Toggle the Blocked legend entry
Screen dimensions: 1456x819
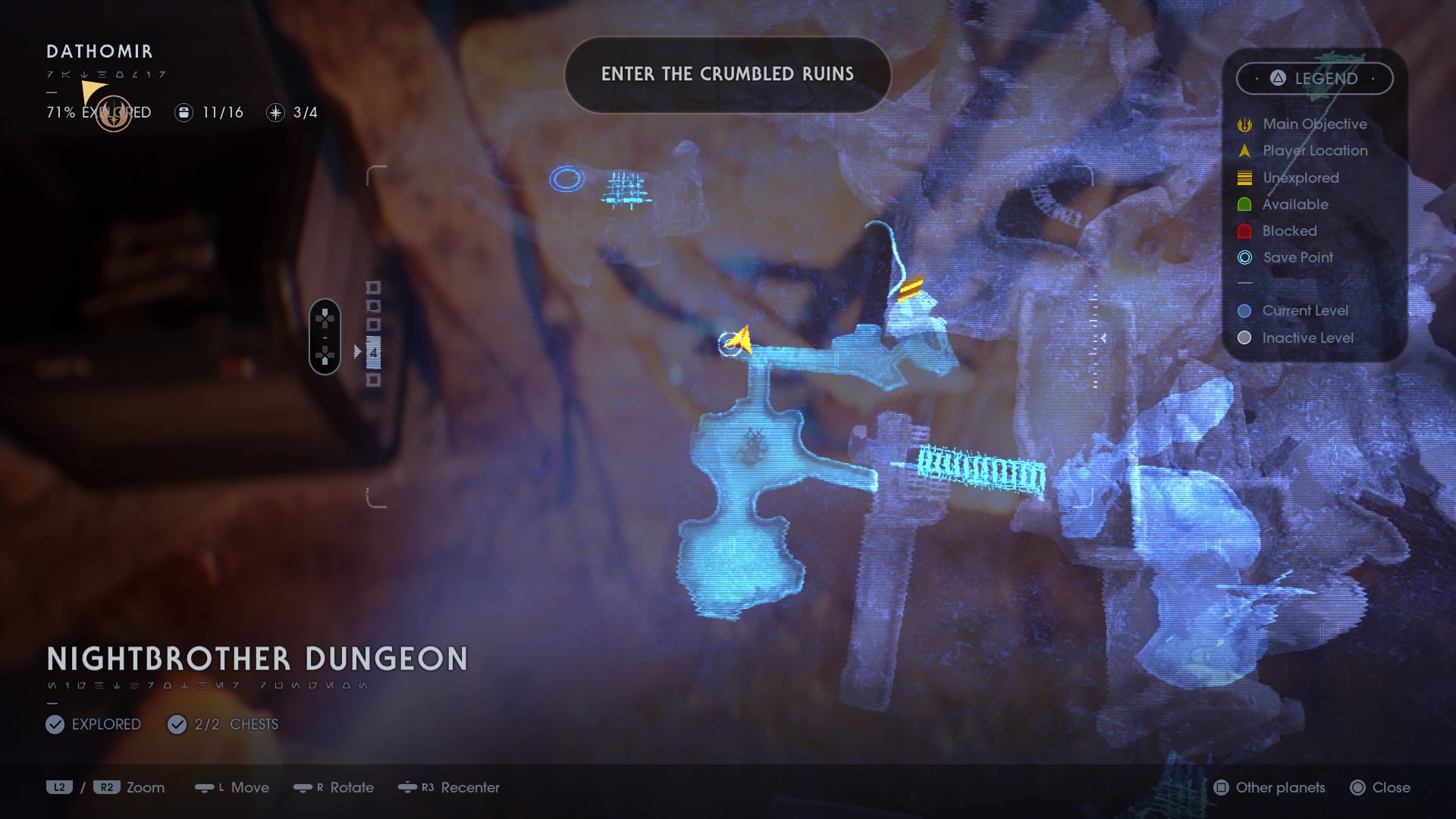[x=1244, y=231]
